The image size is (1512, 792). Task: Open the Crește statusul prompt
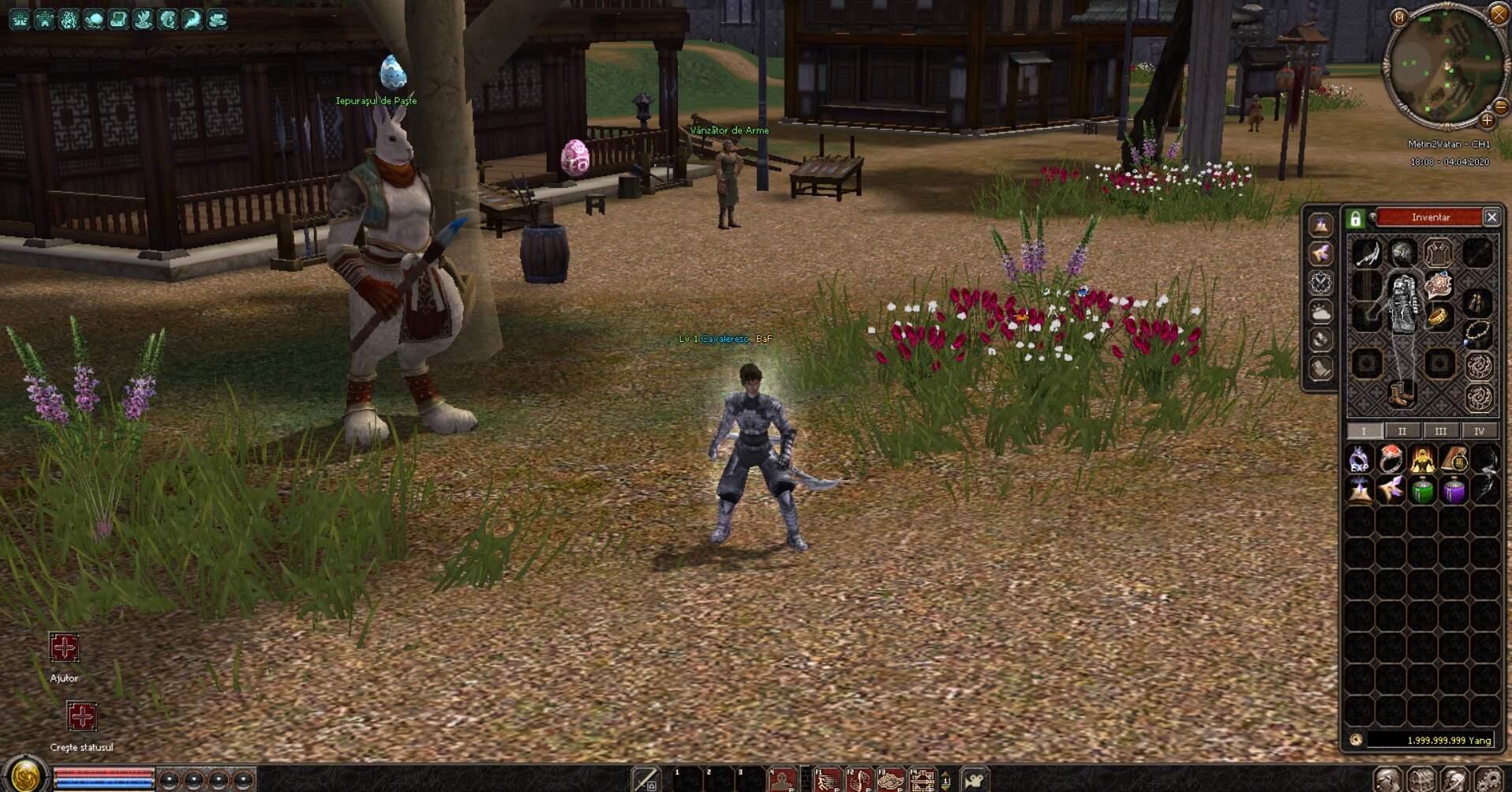point(81,717)
